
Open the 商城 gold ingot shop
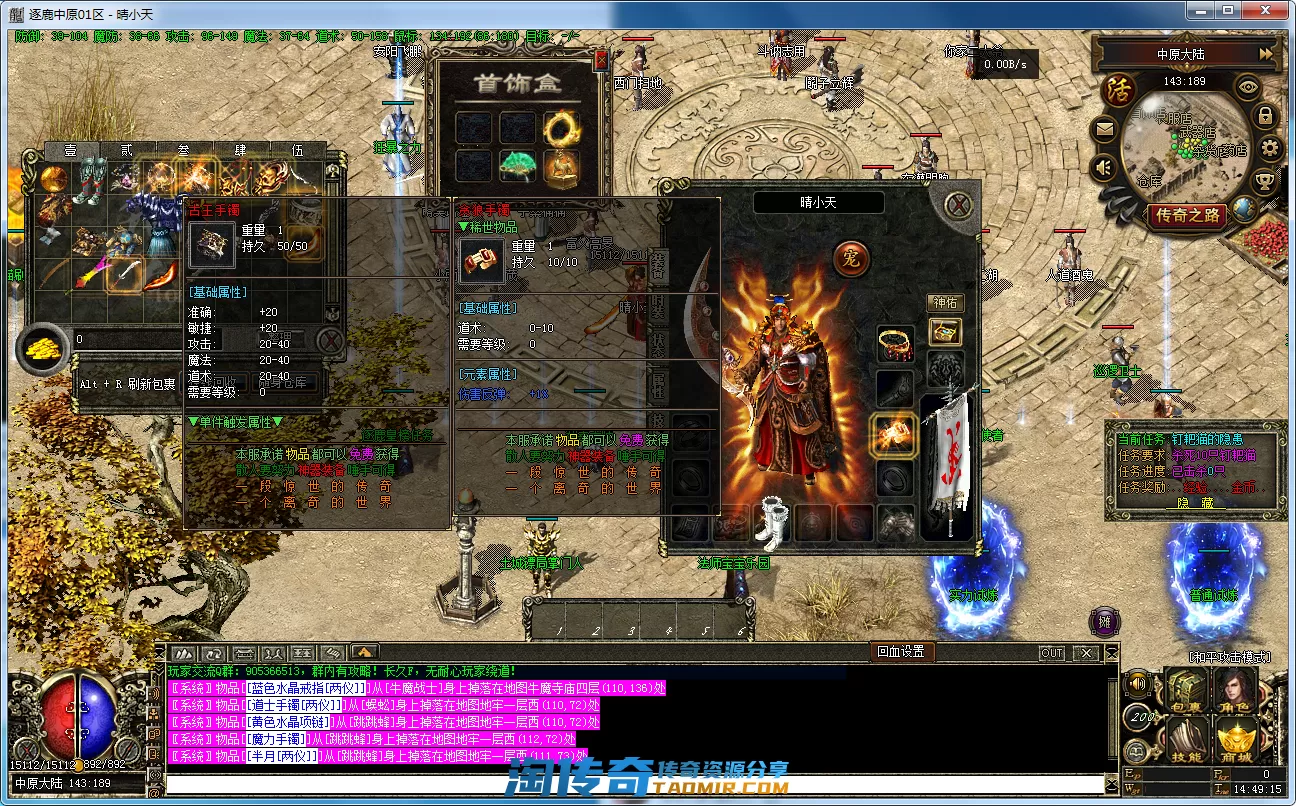point(1237,740)
